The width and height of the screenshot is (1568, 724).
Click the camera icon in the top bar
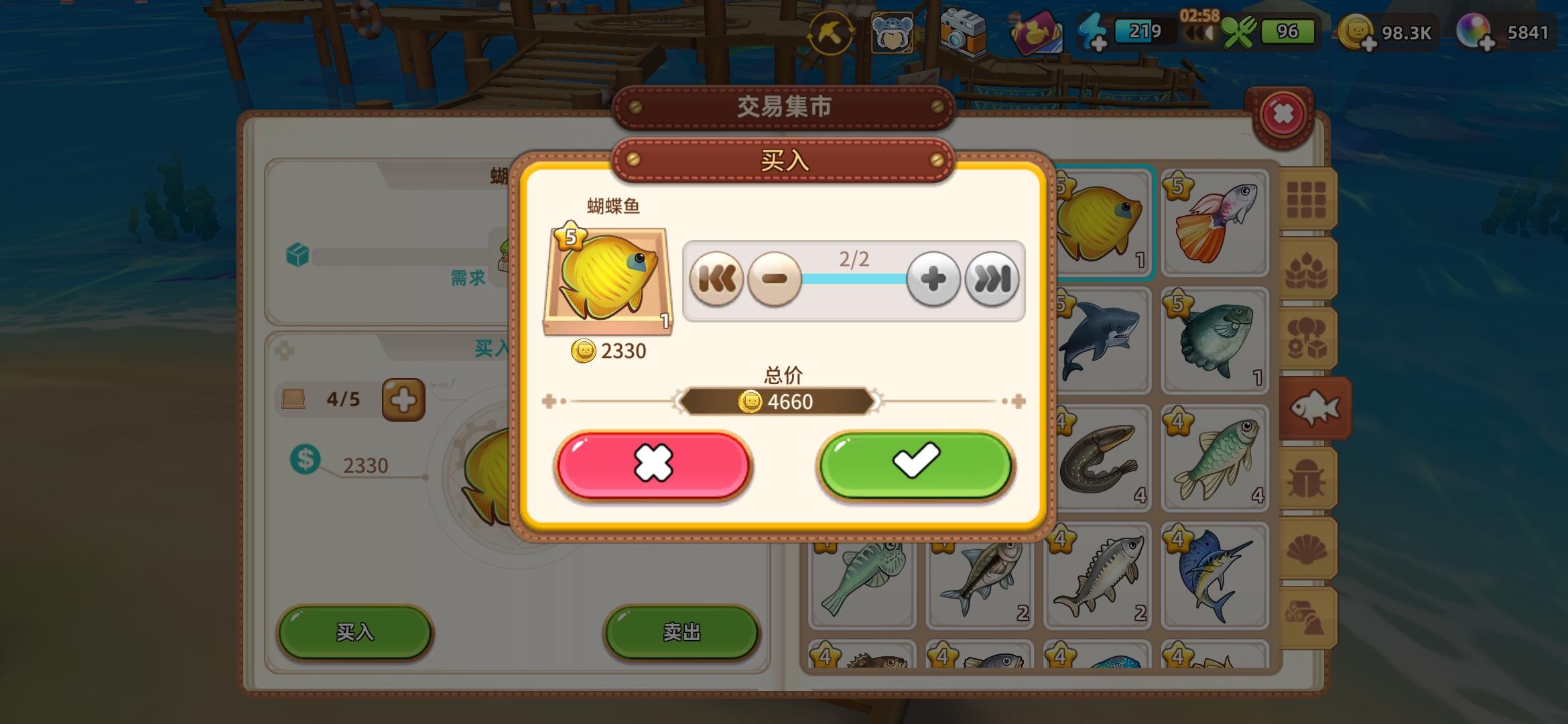click(964, 32)
